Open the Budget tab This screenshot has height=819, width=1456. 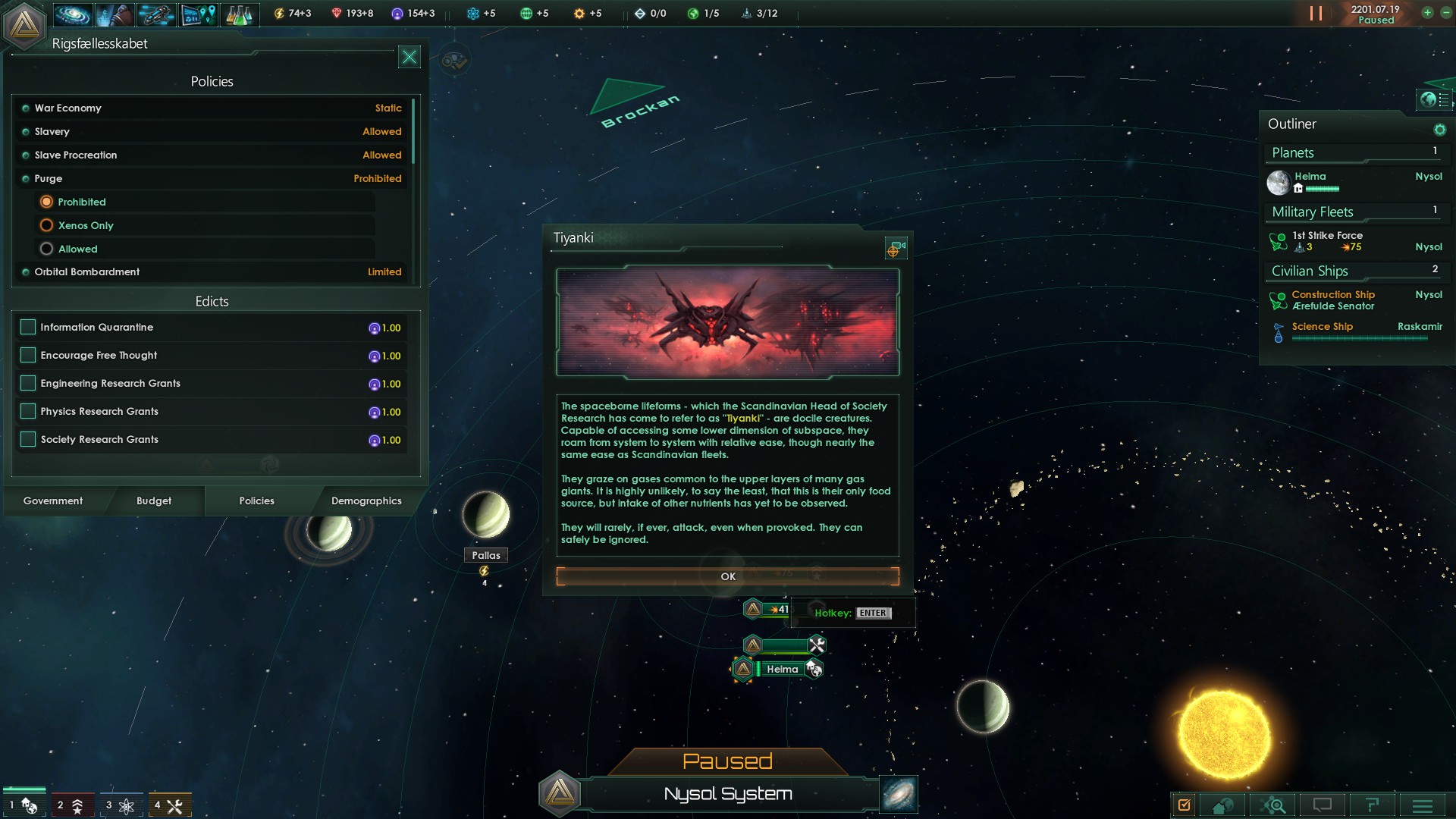(x=154, y=500)
